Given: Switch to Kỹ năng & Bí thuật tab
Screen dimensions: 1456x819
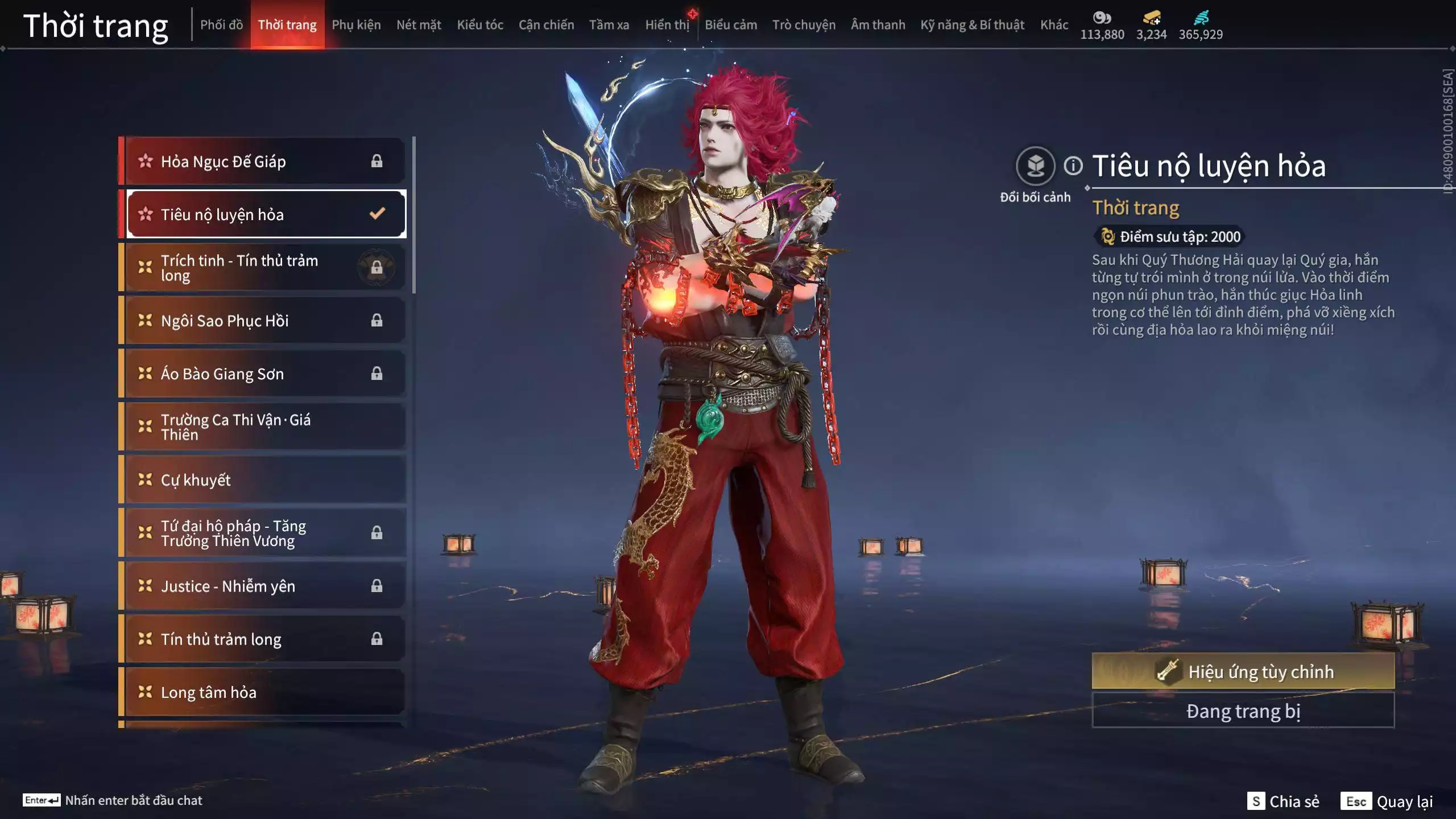Looking at the screenshot, I should pos(972,25).
